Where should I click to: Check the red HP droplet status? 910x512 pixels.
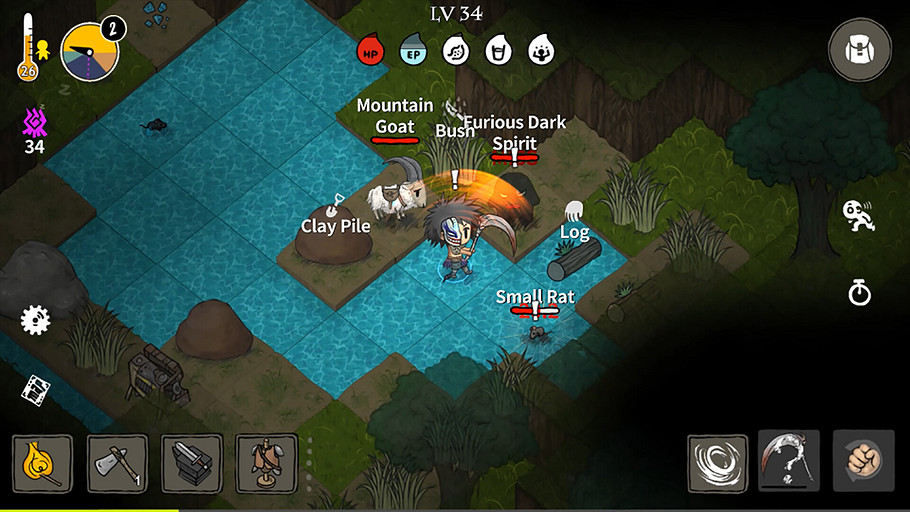(x=371, y=50)
